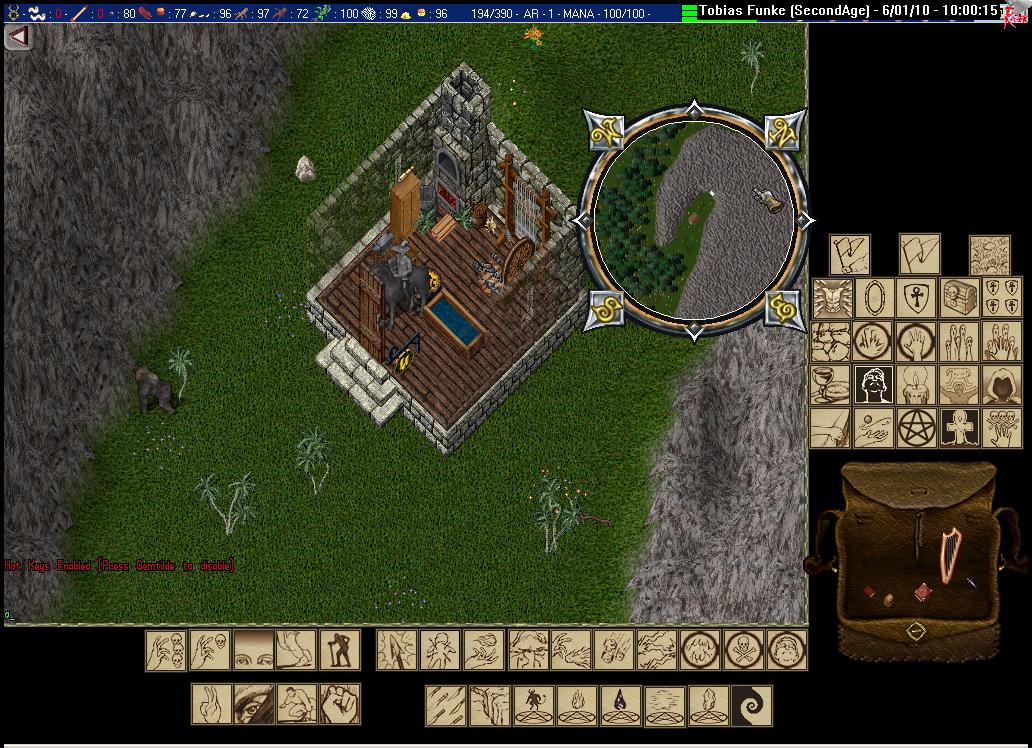The image size is (1032, 748).
Task: Open the circular radar minimap
Action: [694, 219]
